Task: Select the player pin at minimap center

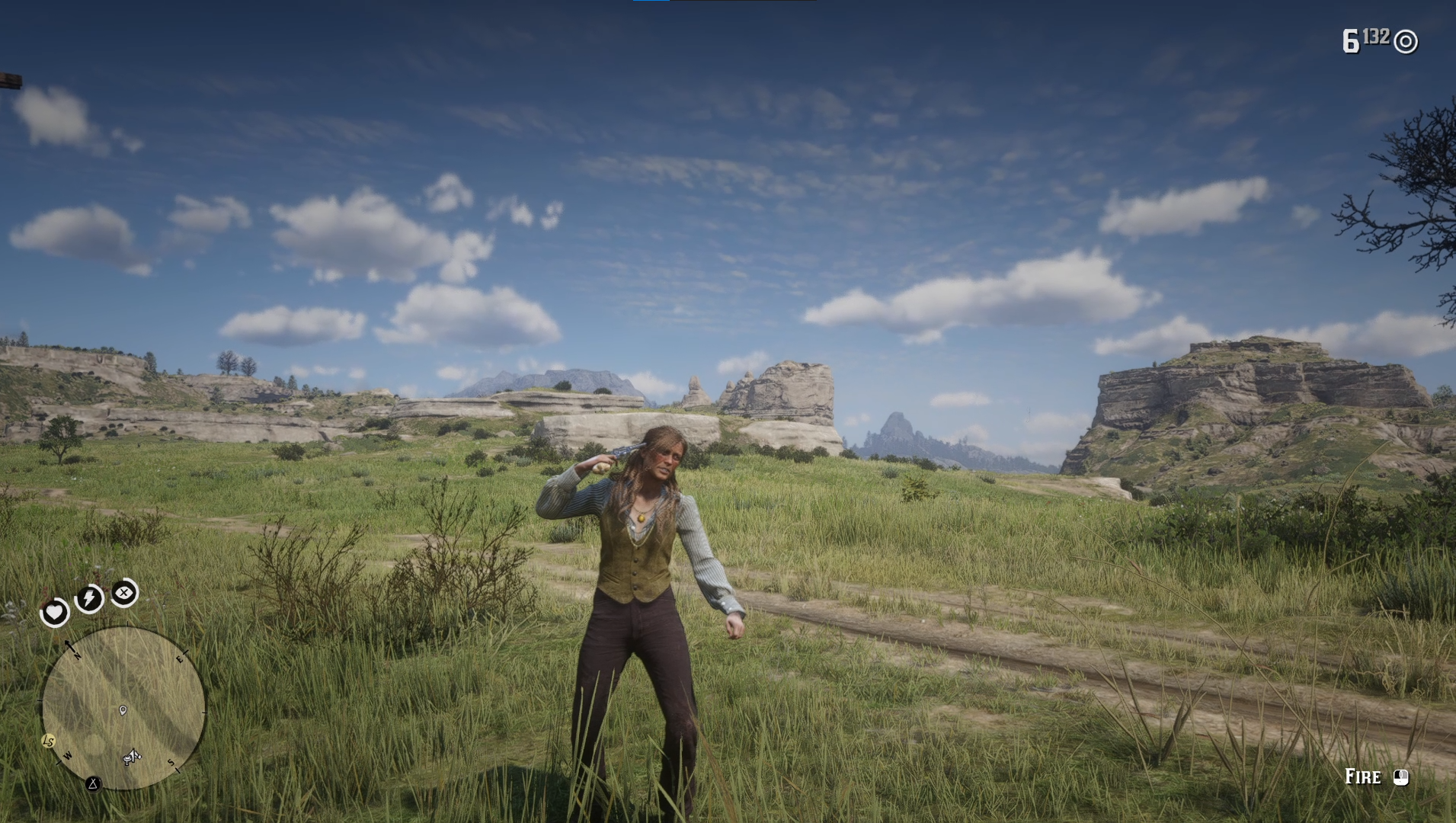Action: (123, 710)
